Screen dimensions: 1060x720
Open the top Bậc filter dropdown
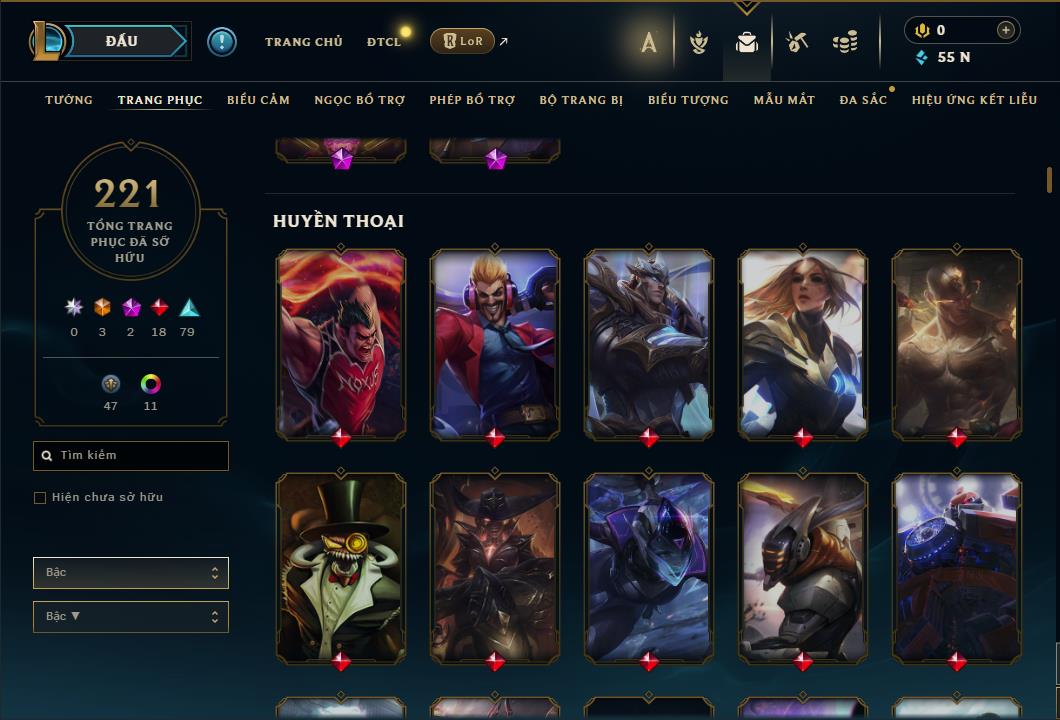tap(131, 573)
